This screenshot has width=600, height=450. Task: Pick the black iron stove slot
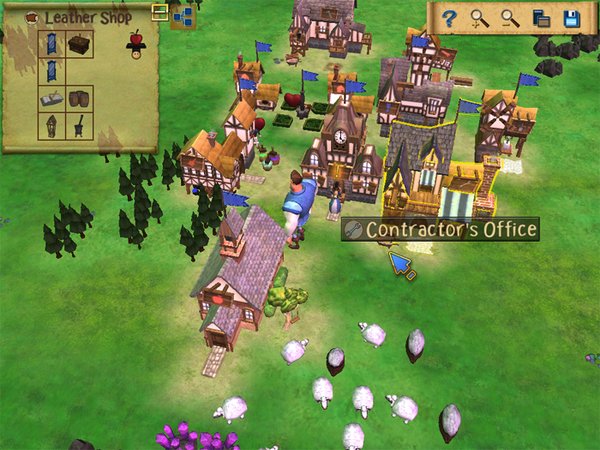(x=80, y=126)
